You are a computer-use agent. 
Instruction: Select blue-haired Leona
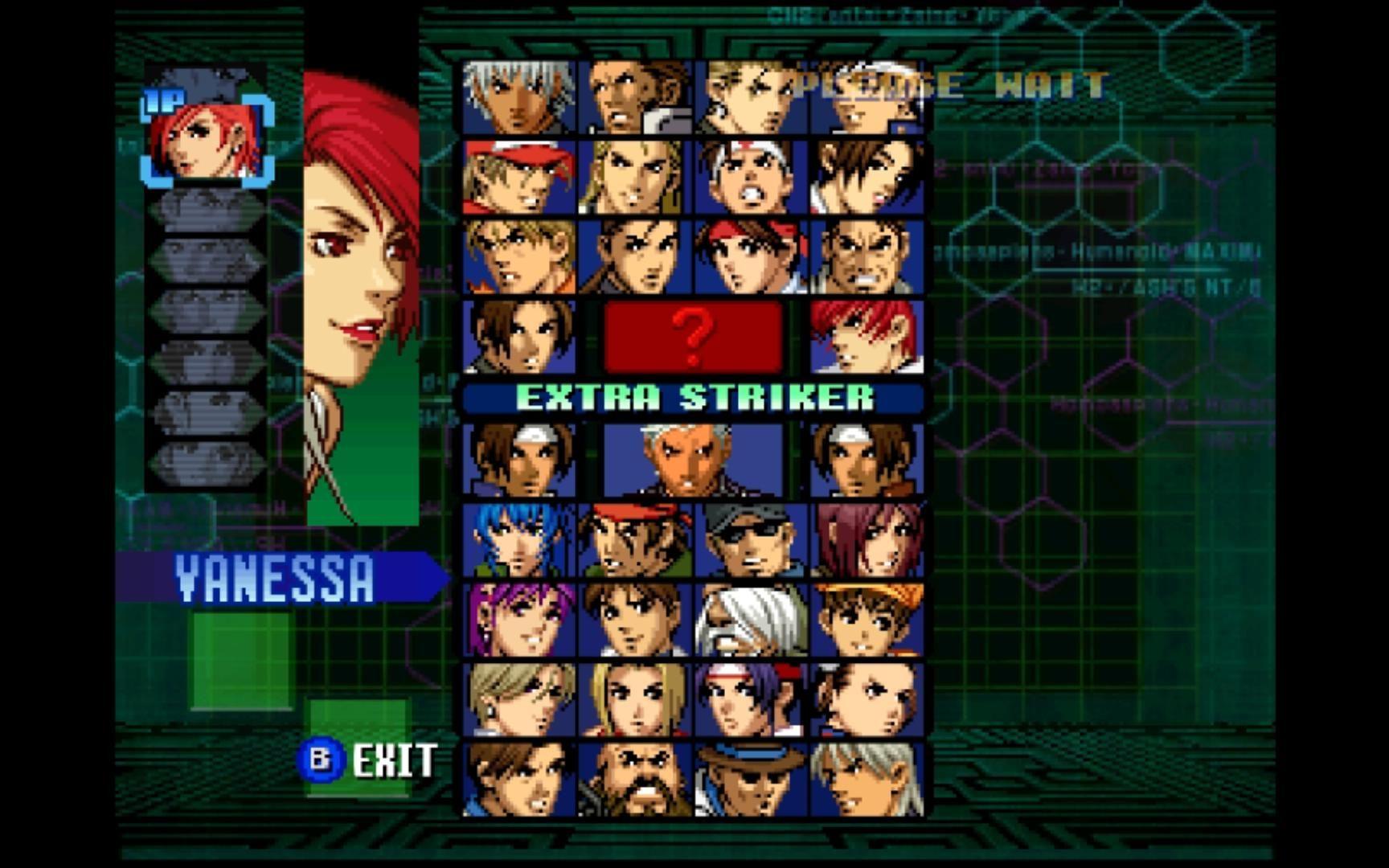519,540
